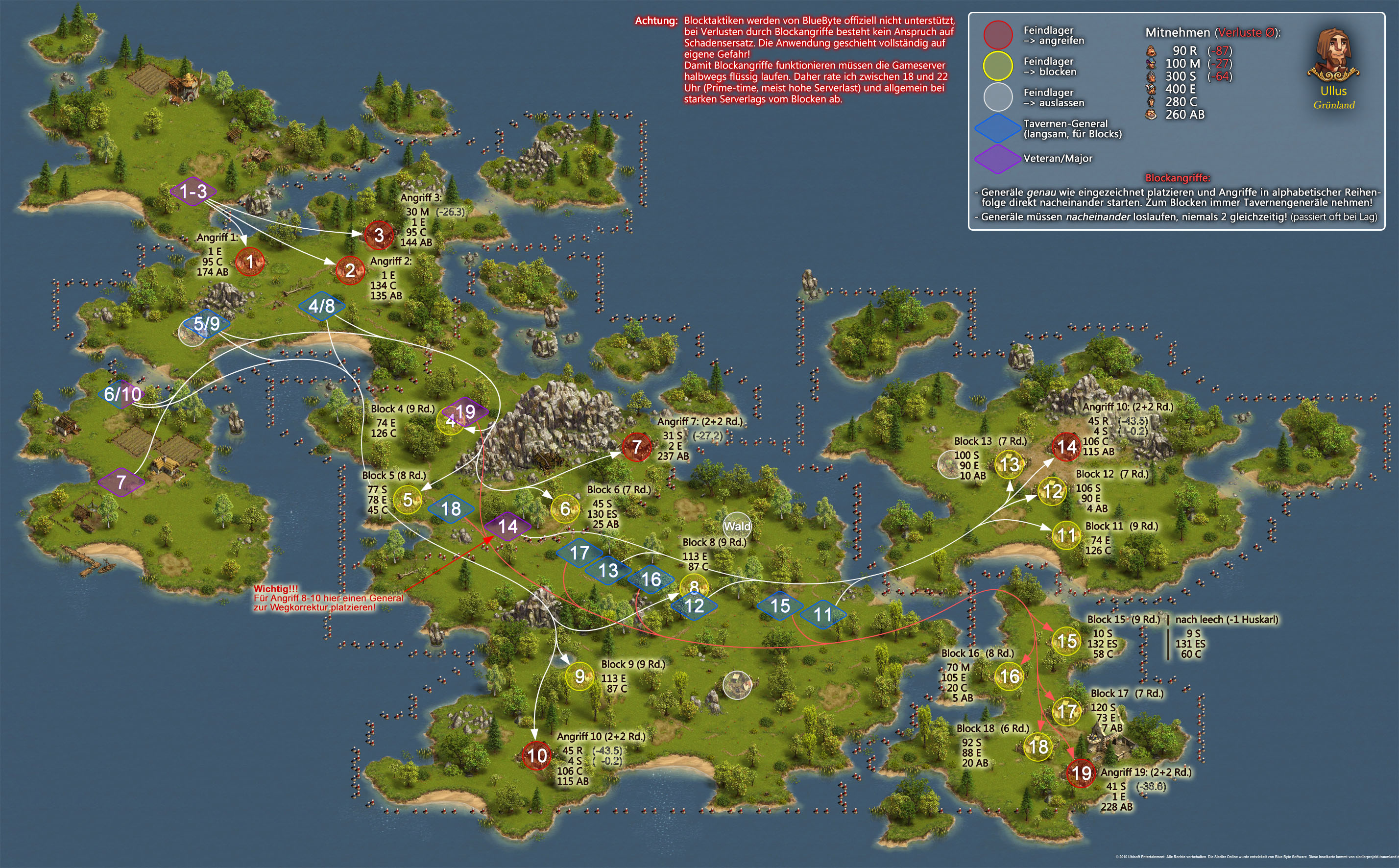
Task: Choose the blue 15 tavern general diamond
Action: (x=779, y=605)
